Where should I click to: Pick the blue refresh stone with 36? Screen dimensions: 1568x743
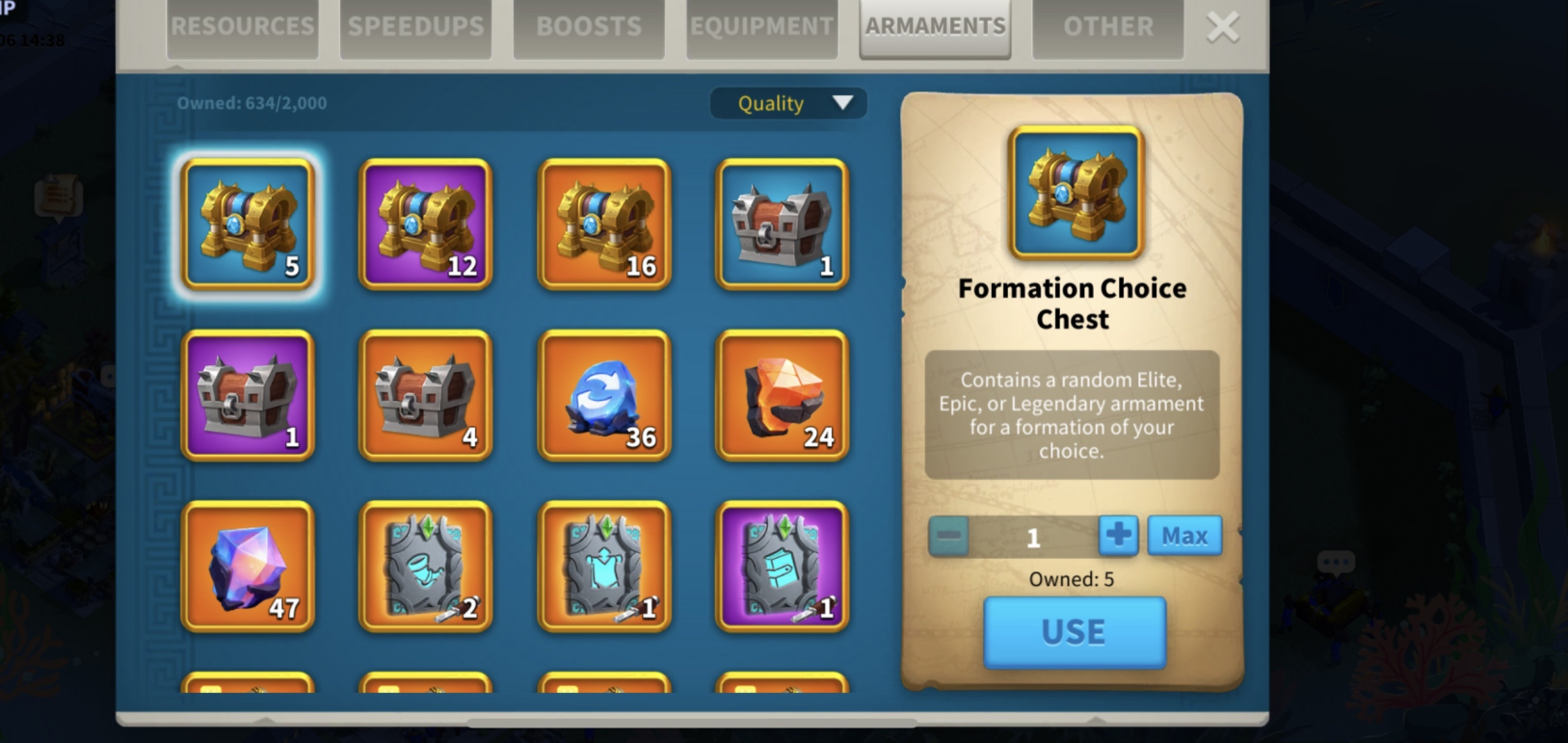click(x=604, y=395)
